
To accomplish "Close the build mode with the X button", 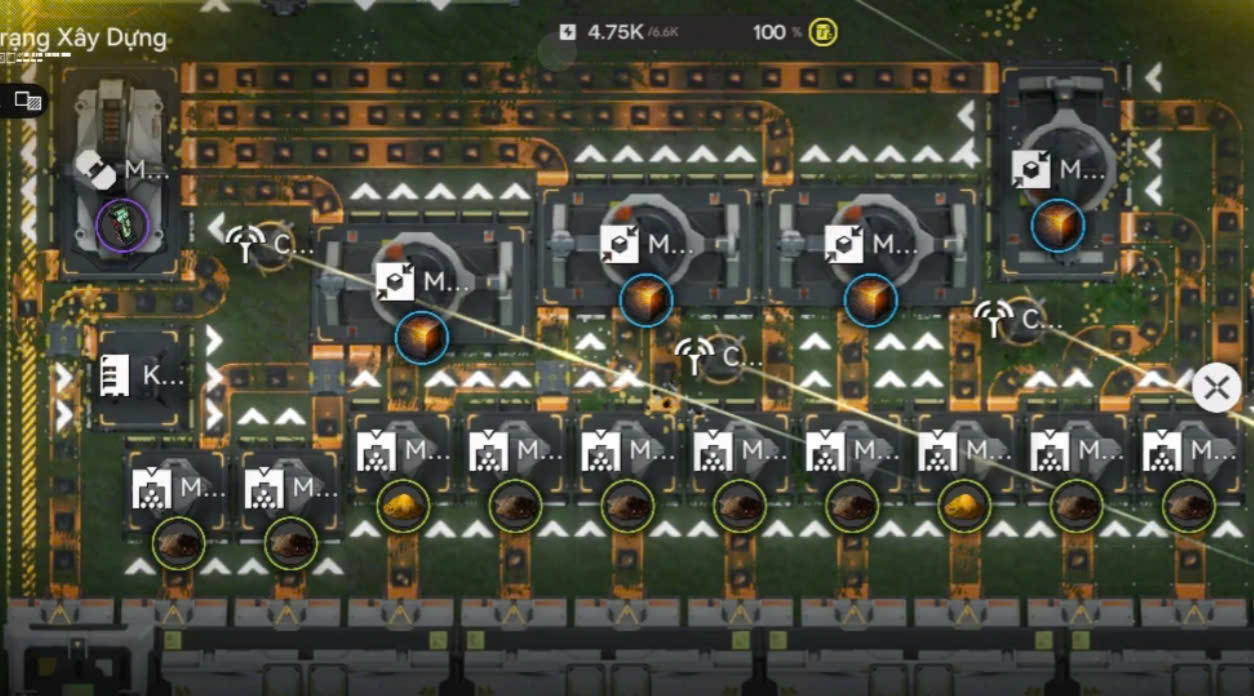I will 1216,388.
